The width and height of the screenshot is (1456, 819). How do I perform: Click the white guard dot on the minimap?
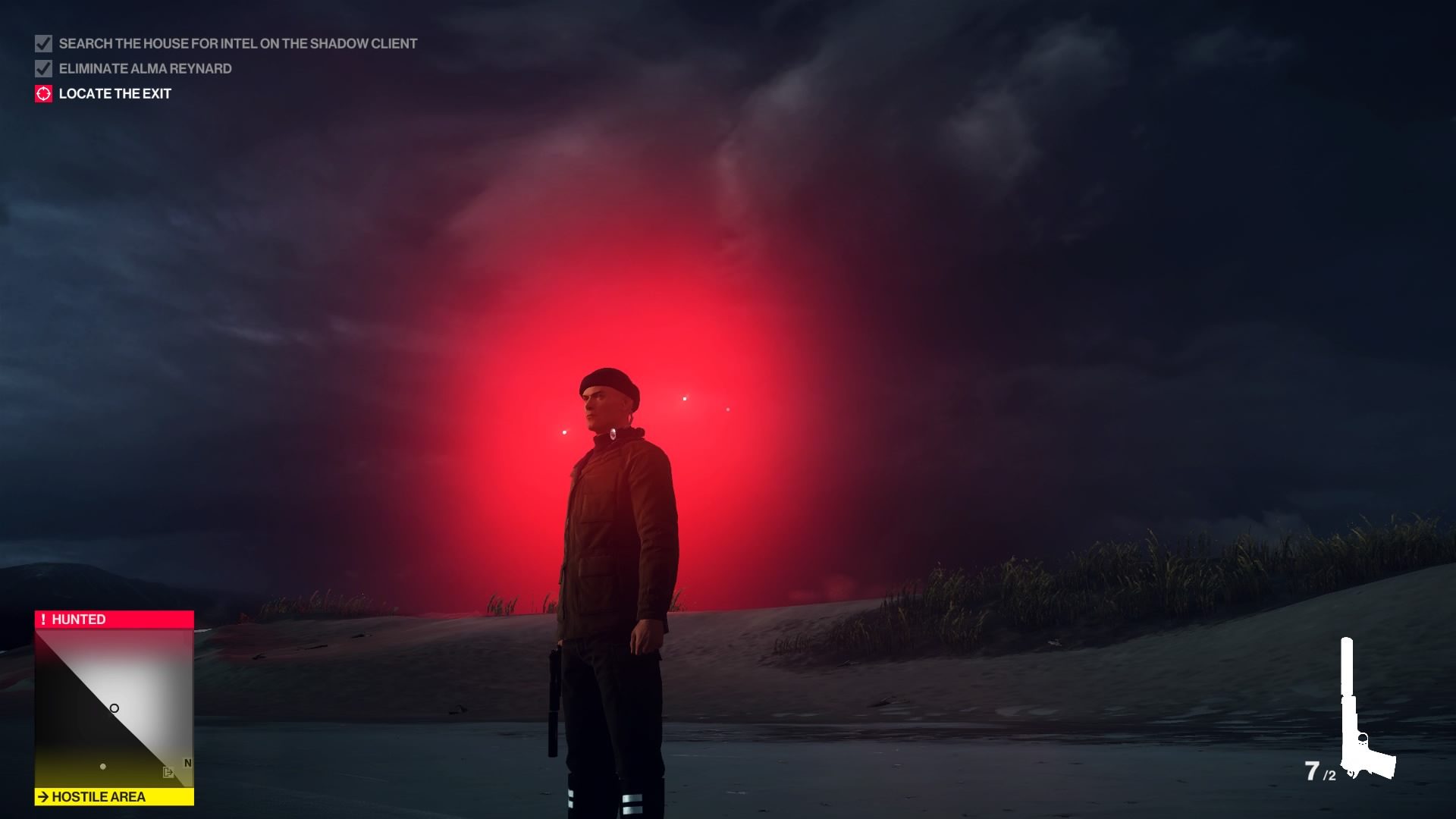pos(103,767)
